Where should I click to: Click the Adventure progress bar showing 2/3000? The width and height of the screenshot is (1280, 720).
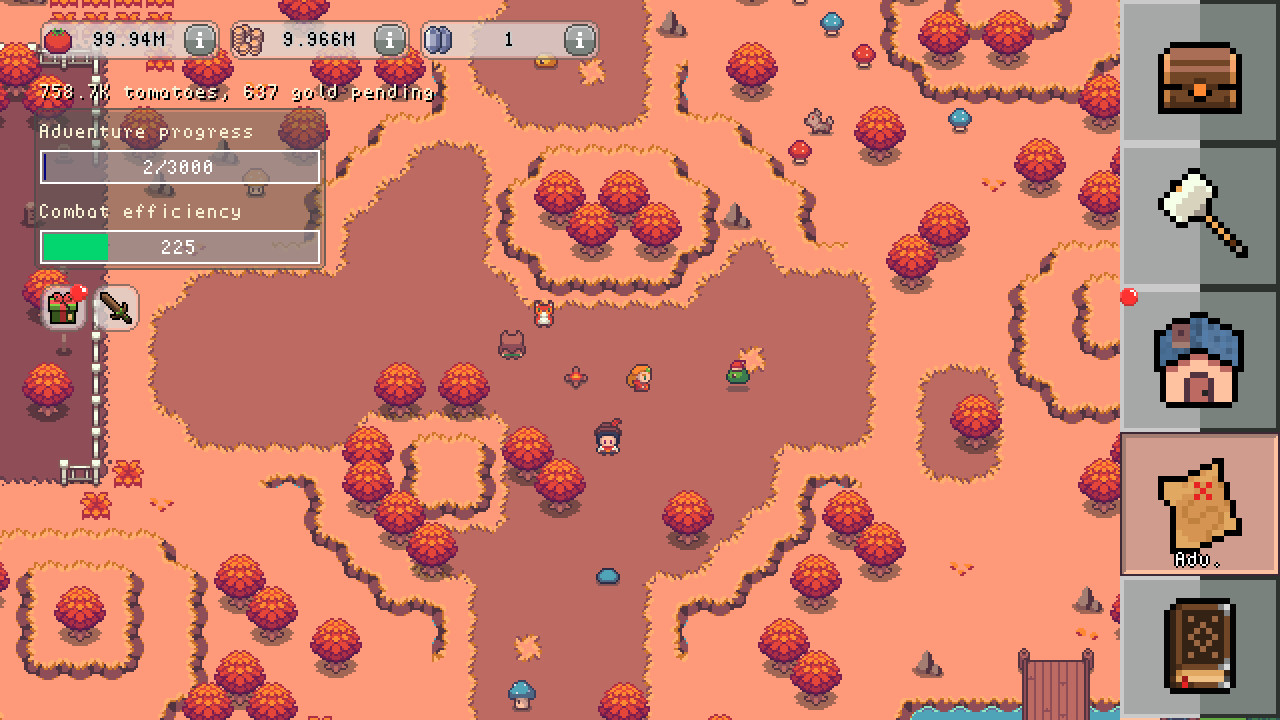[x=179, y=167]
